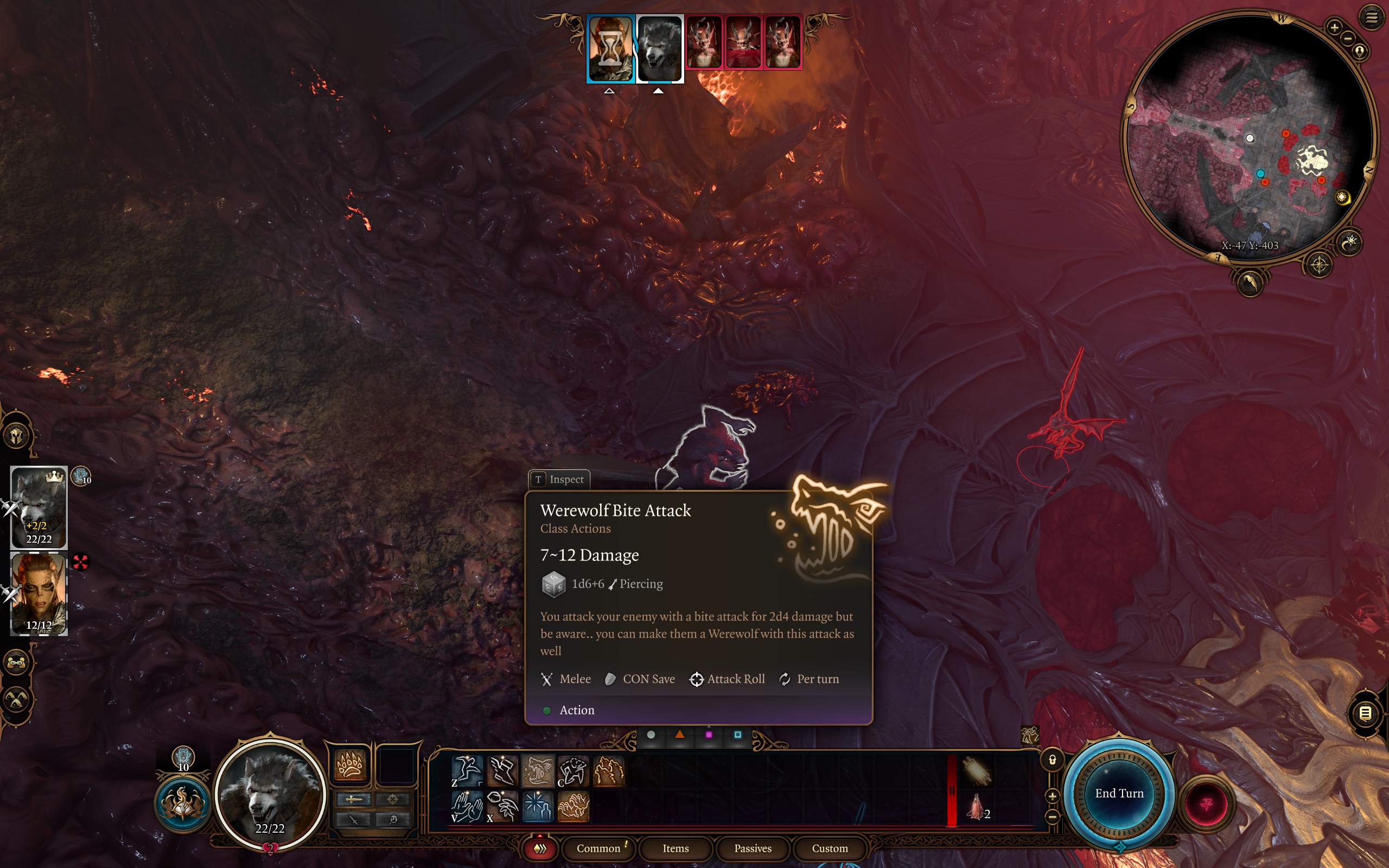
Task: End the current turn
Action: [x=1119, y=793]
